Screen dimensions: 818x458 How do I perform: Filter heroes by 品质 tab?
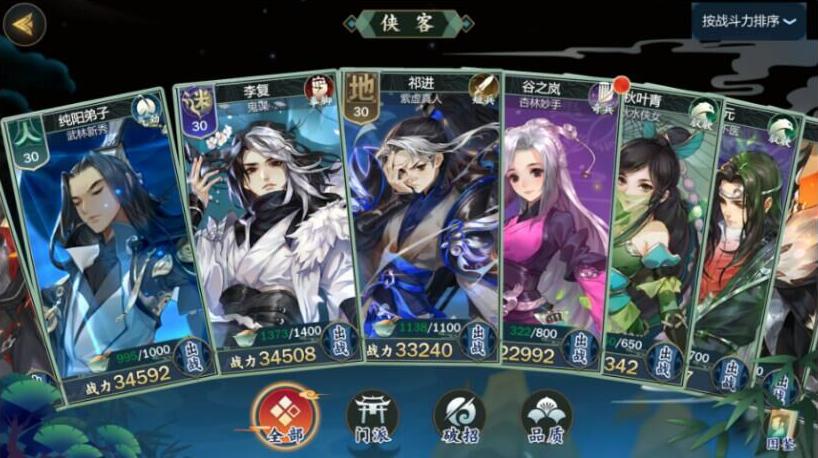(547, 416)
